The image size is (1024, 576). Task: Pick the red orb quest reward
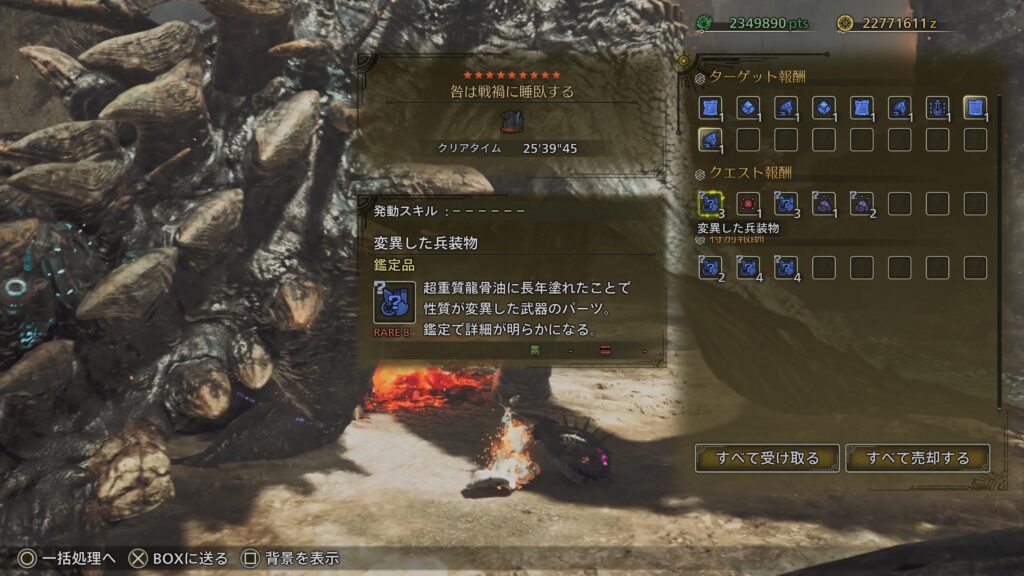(748, 204)
